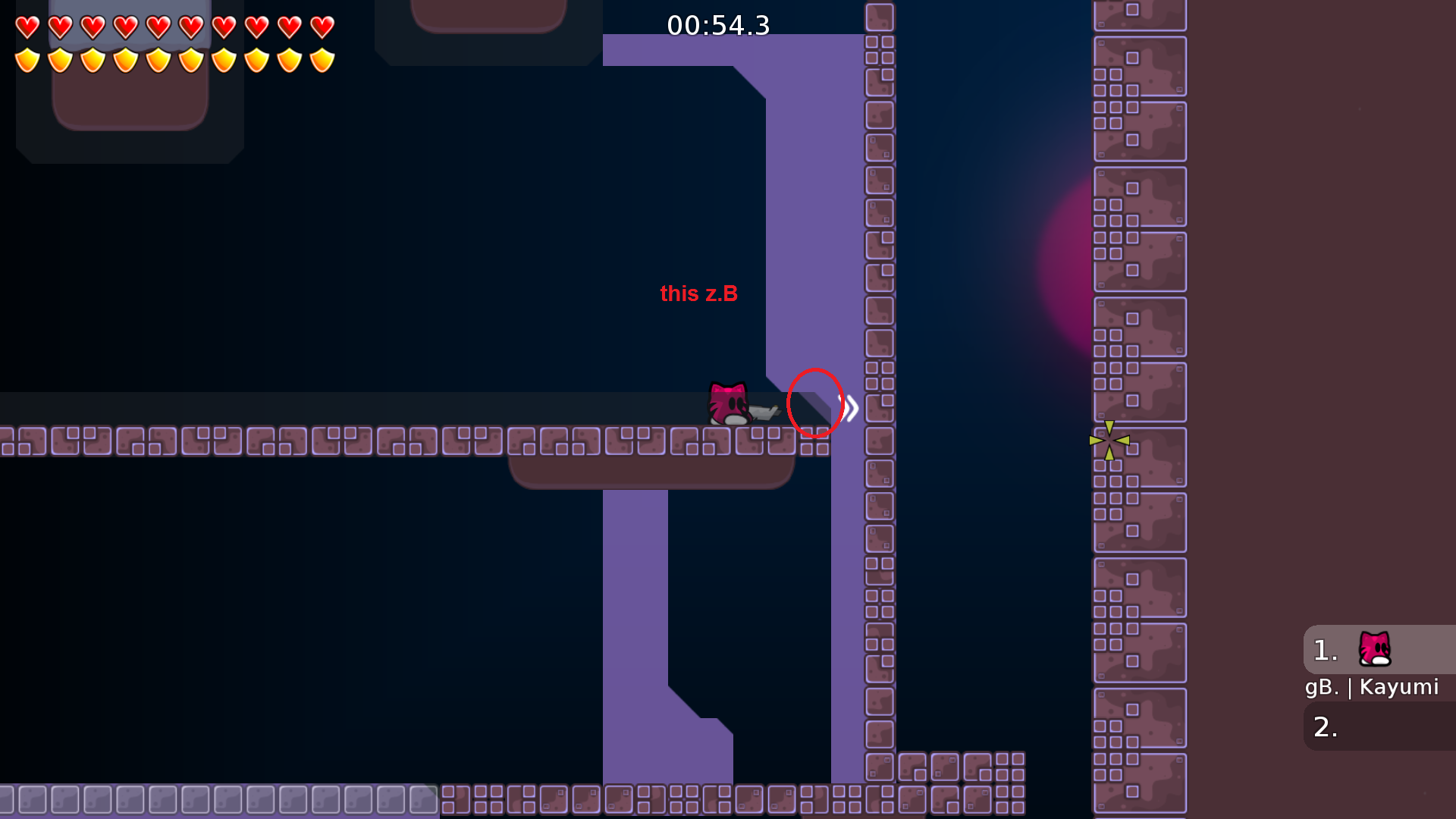Screen dimensions: 1456x819
Task: Select the gB. | Kayumi name label
Action: pos(1371,687)
